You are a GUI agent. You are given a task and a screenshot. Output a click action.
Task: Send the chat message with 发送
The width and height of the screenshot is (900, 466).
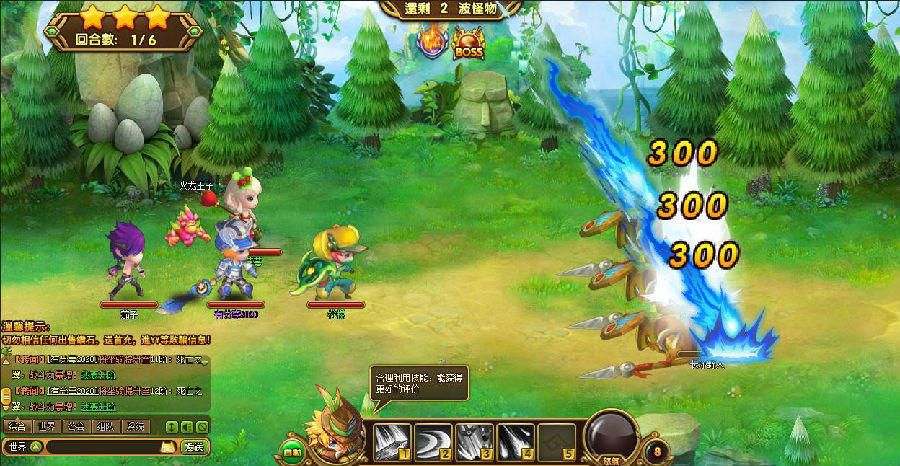pyautogui.click(x=194, y=446)
